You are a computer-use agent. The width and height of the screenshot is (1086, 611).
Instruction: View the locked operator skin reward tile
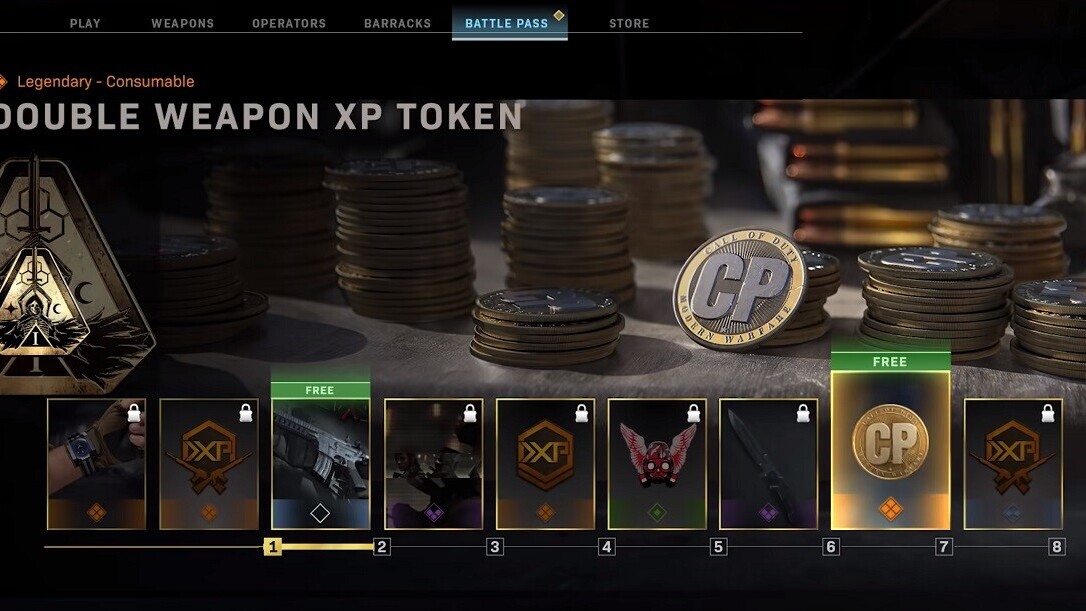point(433,463)
